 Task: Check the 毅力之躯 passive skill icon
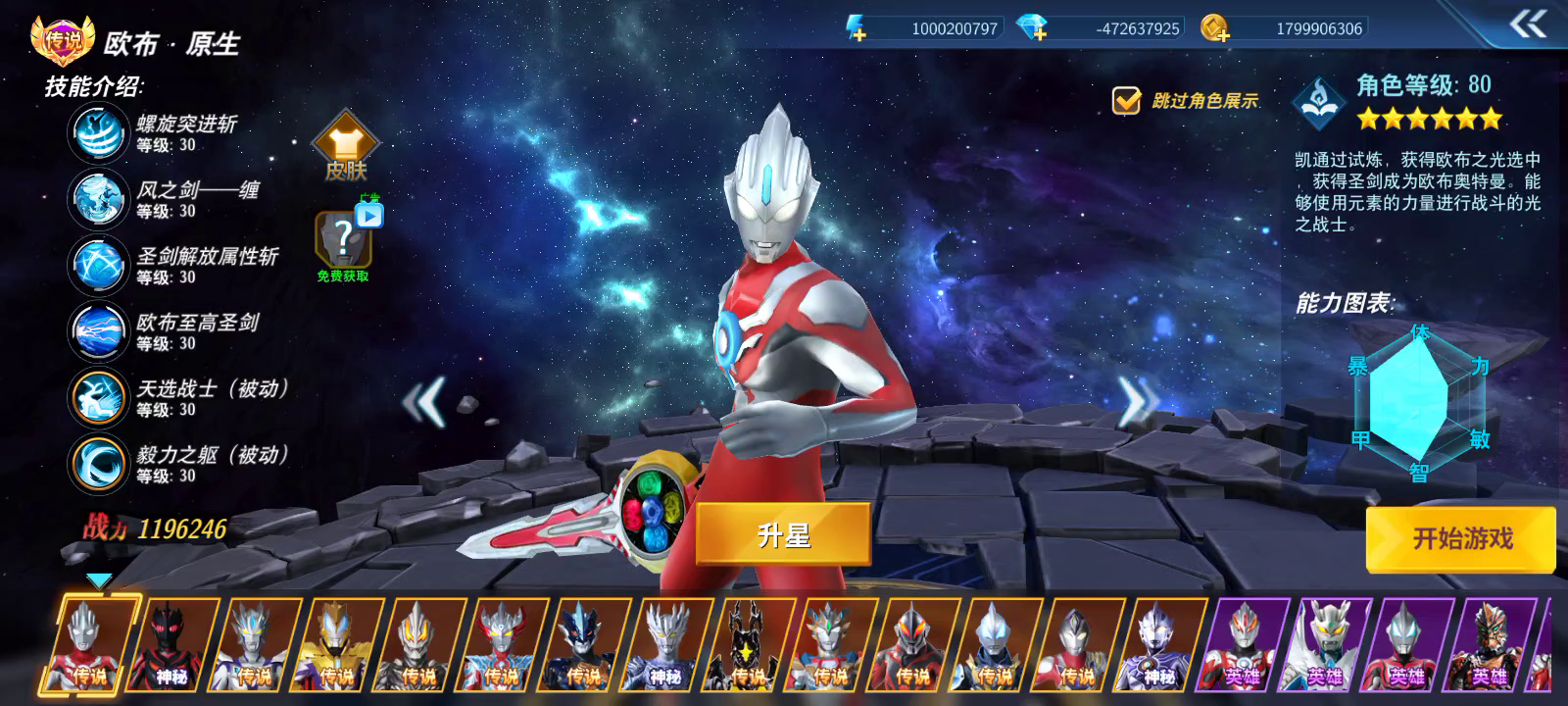coord(97,463)
